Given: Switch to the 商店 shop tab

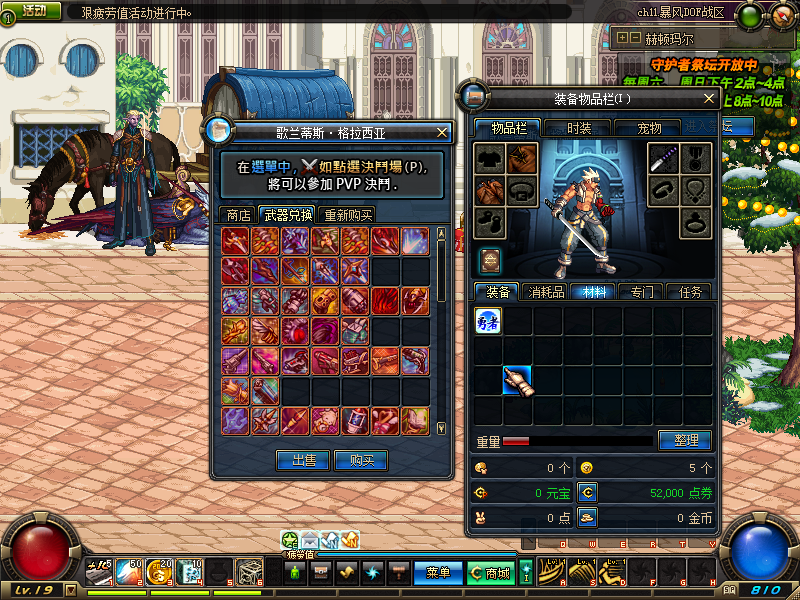Looking at the screenshot, I should coord(238,215).
